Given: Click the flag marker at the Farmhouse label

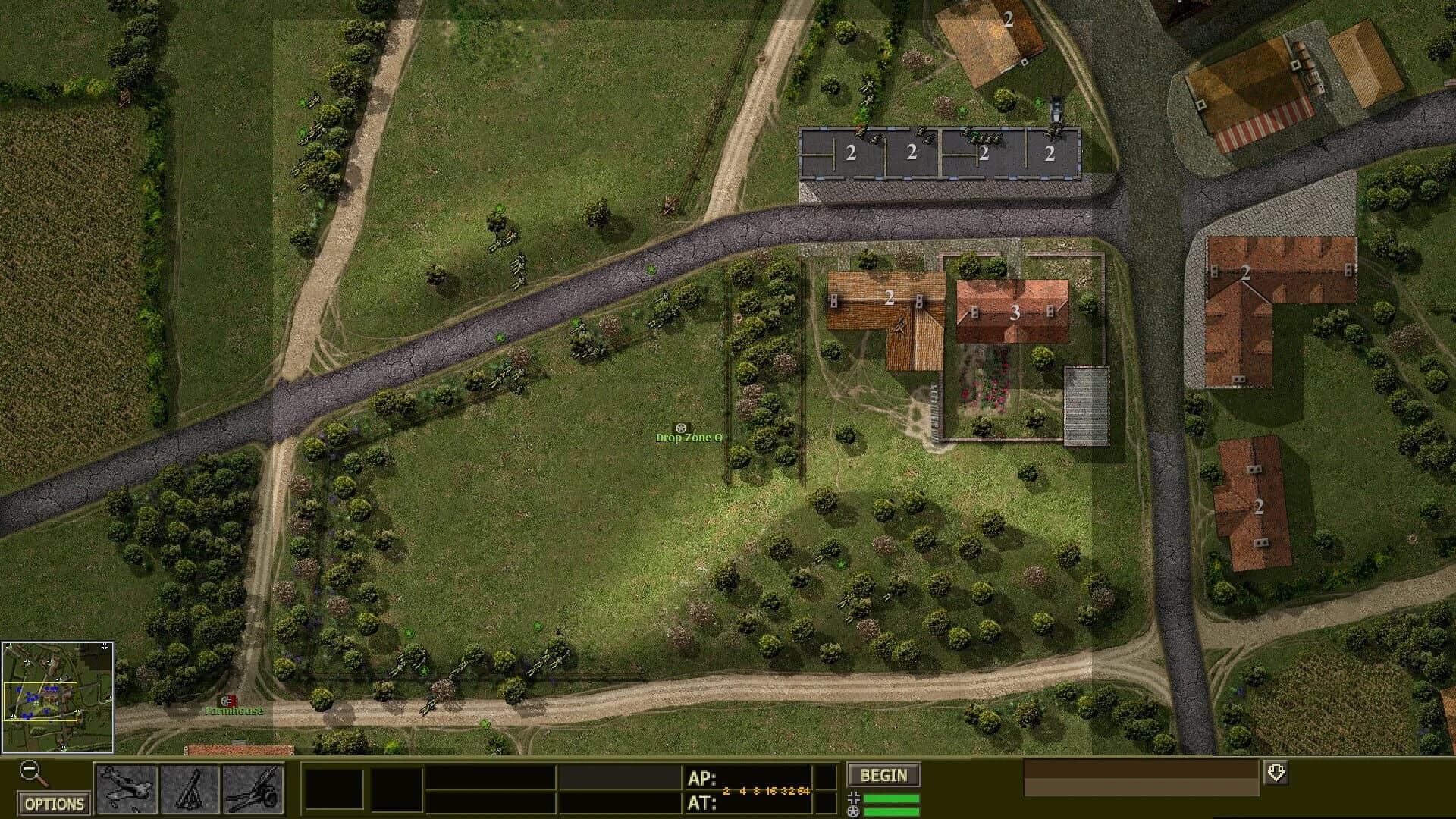Looking at the screenshot, I should [x=227, y=701].
